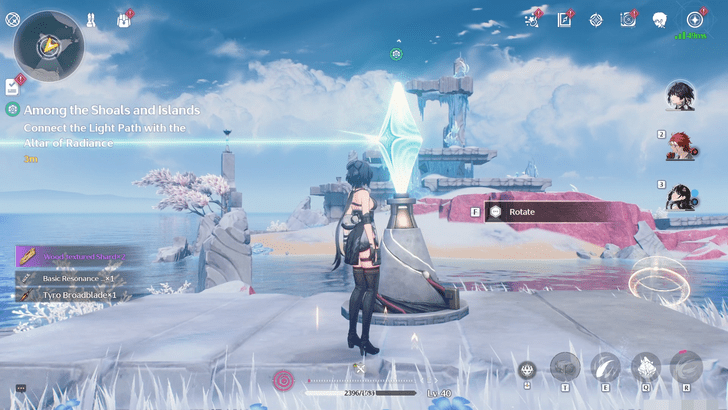Switch to the third party member portrait

click(683, 196)
